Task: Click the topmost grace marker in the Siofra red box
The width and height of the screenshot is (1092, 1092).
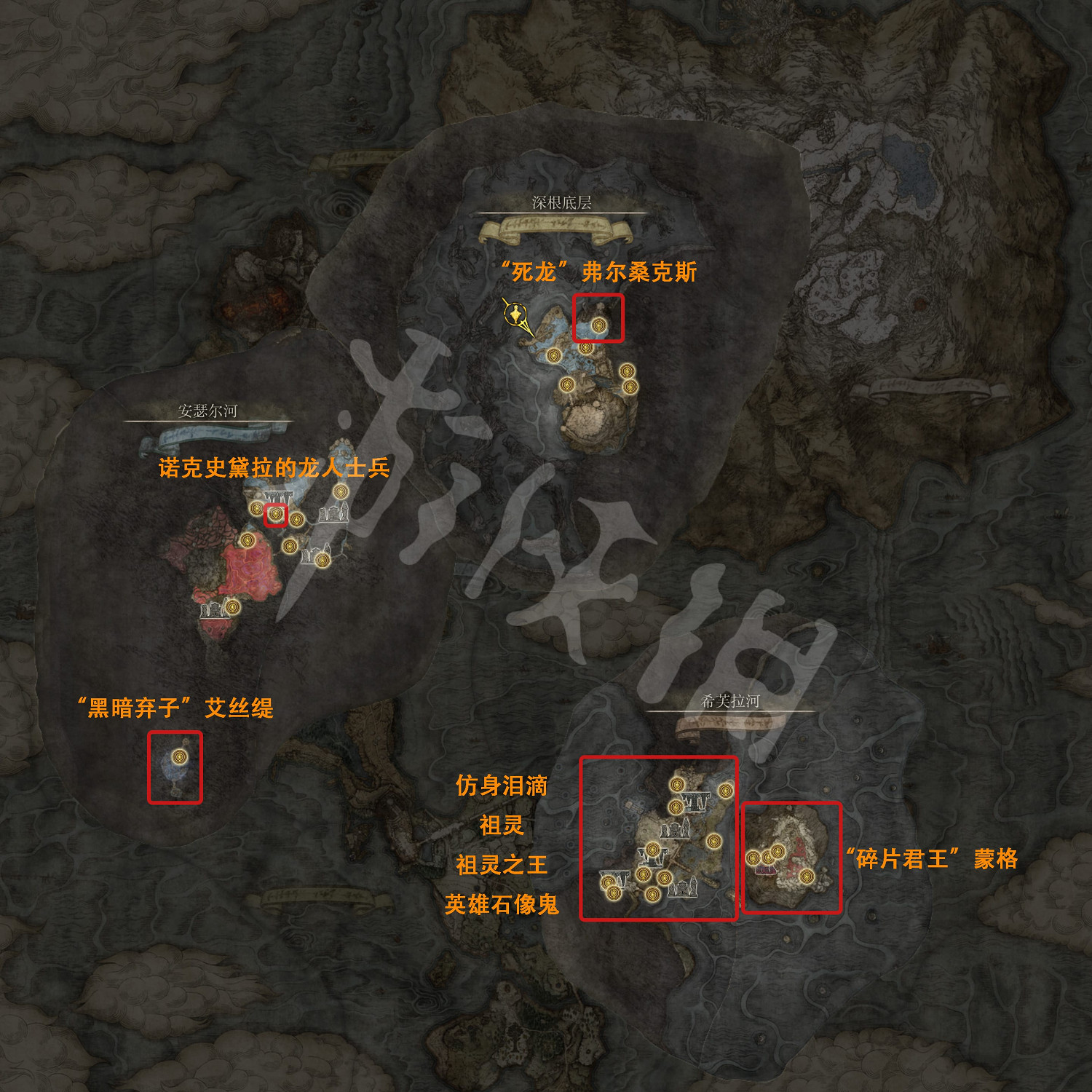Action: click(x=677, y=784)
